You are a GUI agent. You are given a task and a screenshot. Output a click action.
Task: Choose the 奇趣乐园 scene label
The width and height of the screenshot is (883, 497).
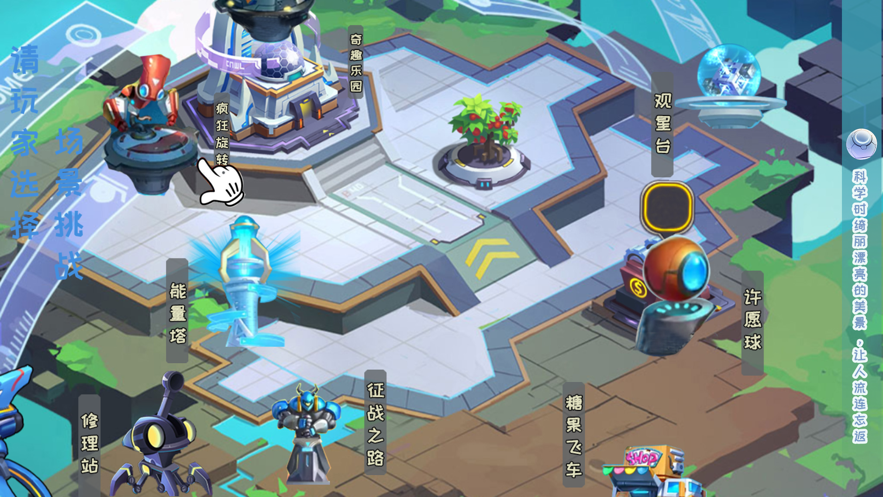[x=356, y=62]
